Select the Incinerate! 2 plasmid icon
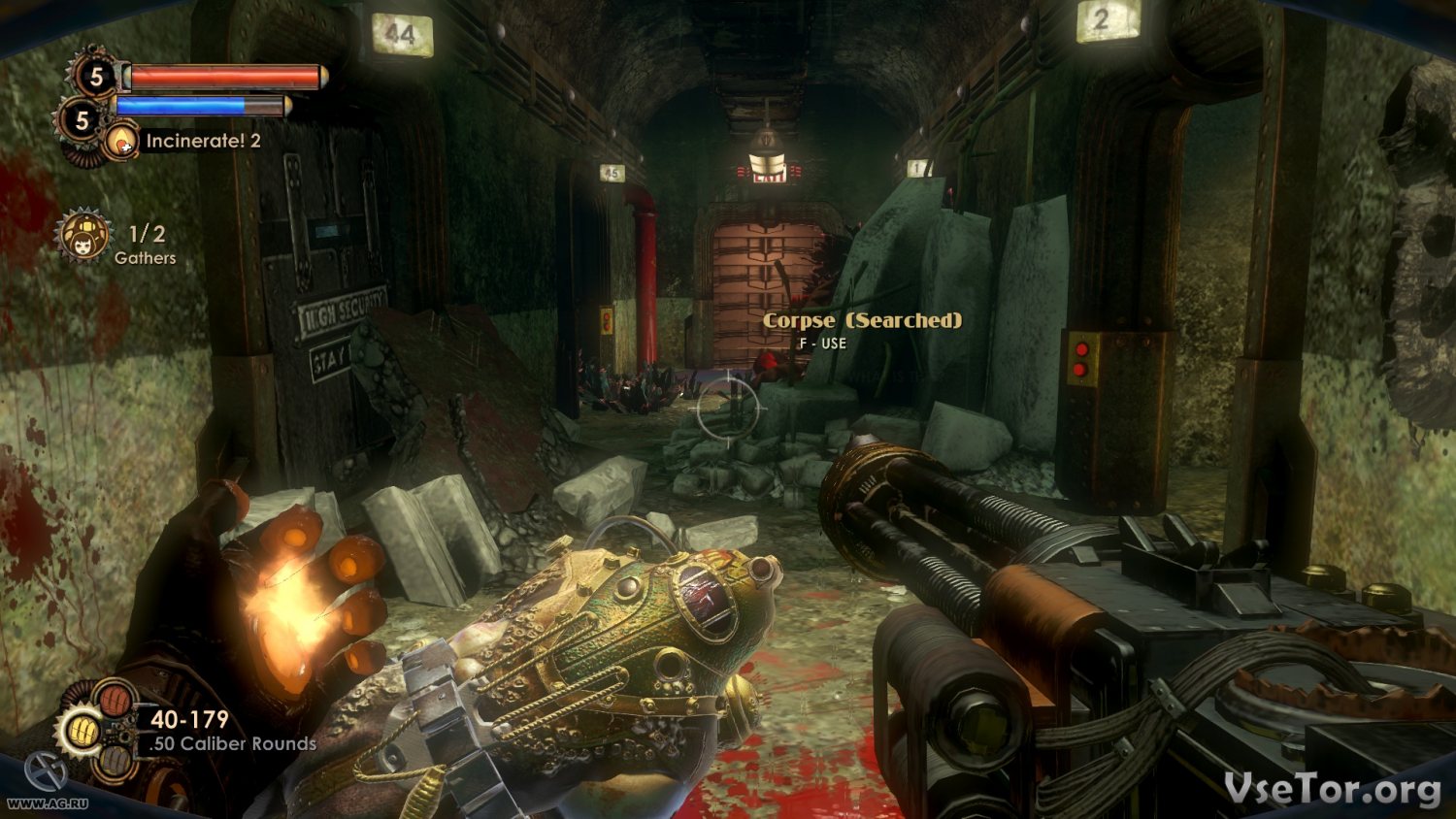The image size is (1456, 819). coord(122,142)
